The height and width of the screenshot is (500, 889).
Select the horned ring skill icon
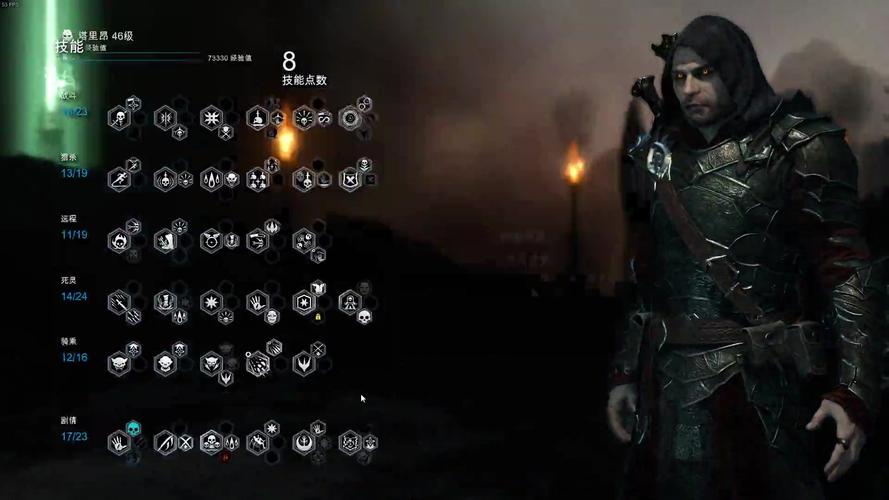click(x=211, y=241)
